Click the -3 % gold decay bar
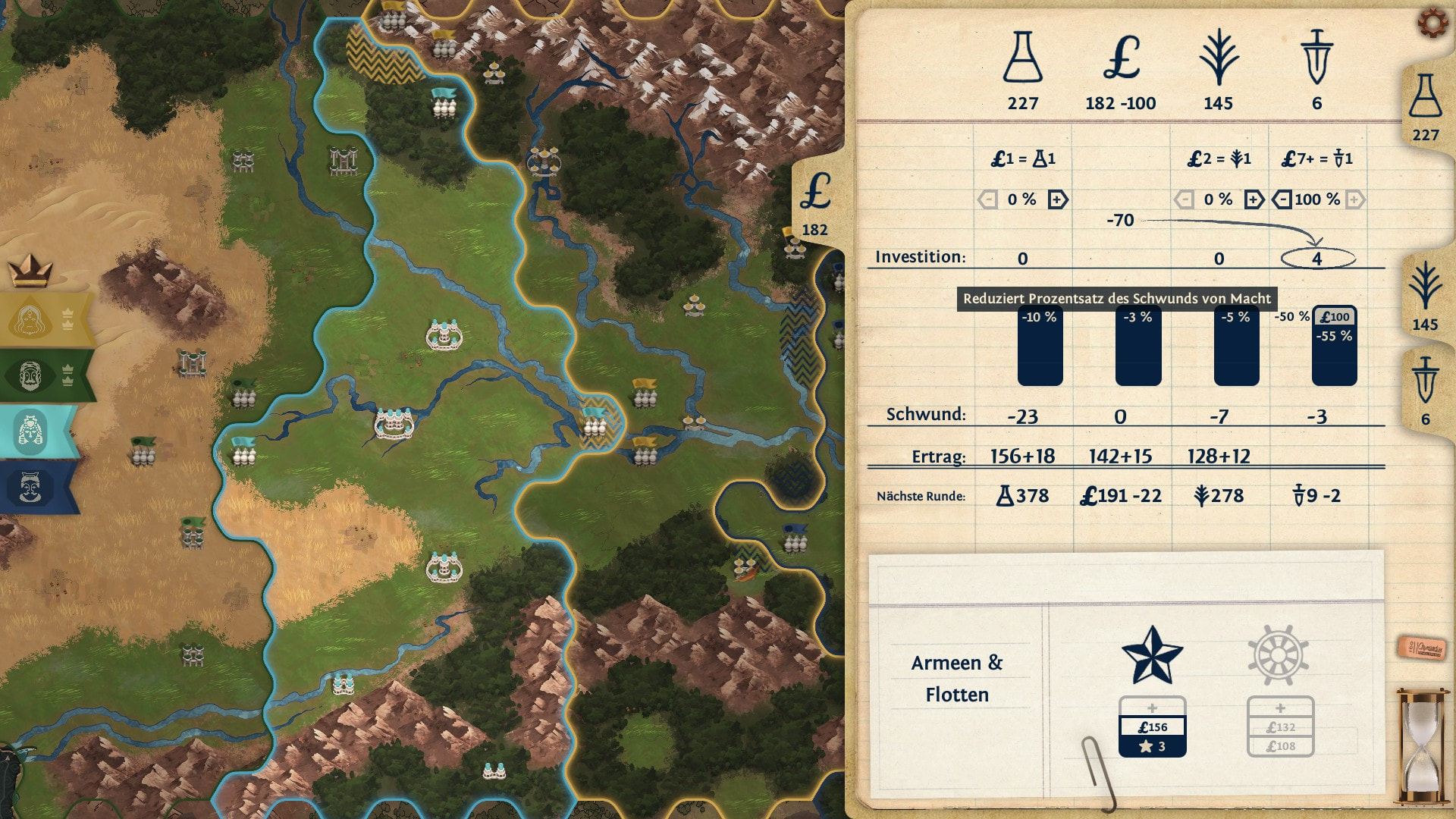This screenshot has height=819, width=1456. click(x=1137, y=347)
